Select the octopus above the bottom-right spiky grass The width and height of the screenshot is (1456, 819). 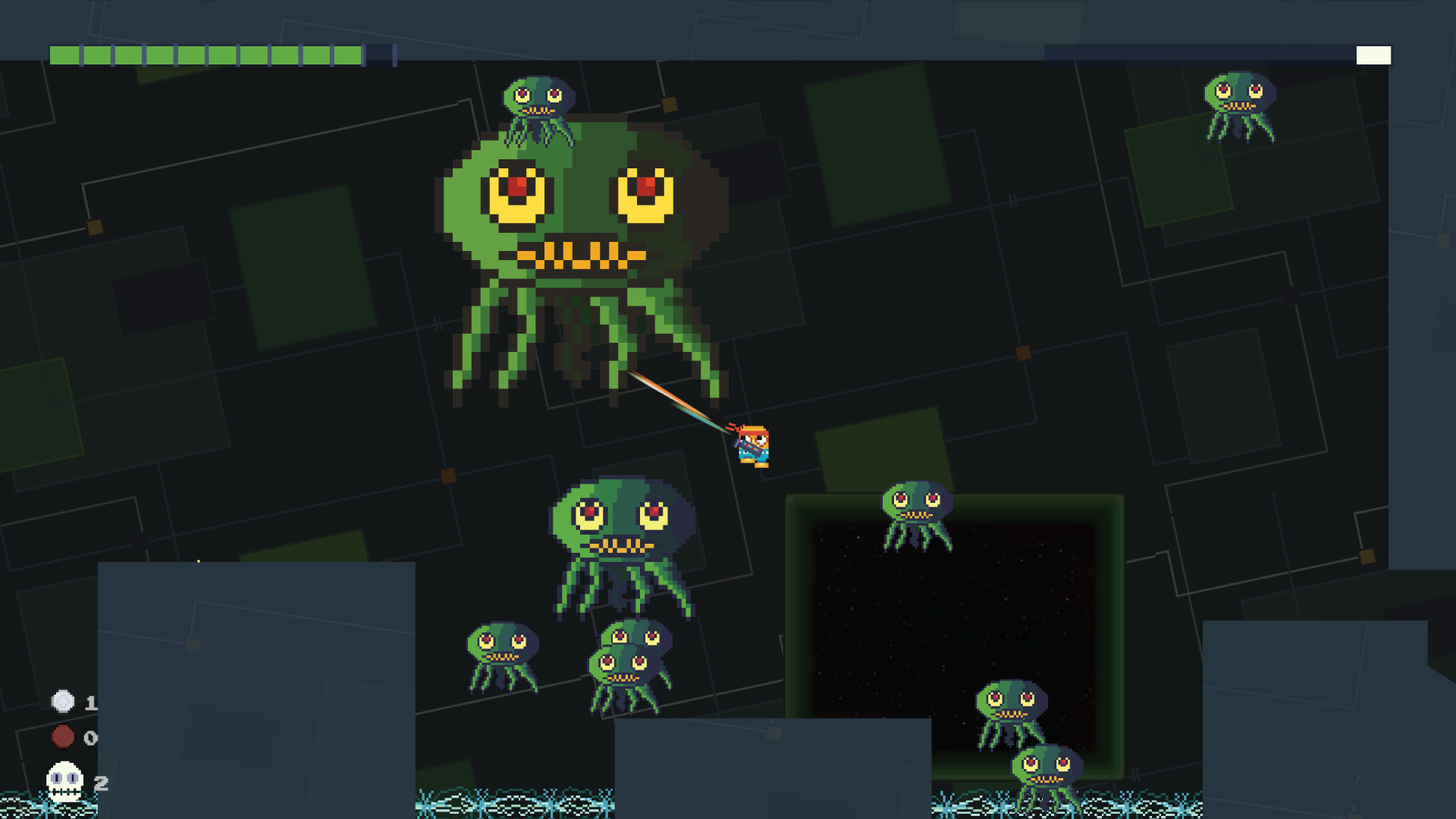click(1009, 705)
